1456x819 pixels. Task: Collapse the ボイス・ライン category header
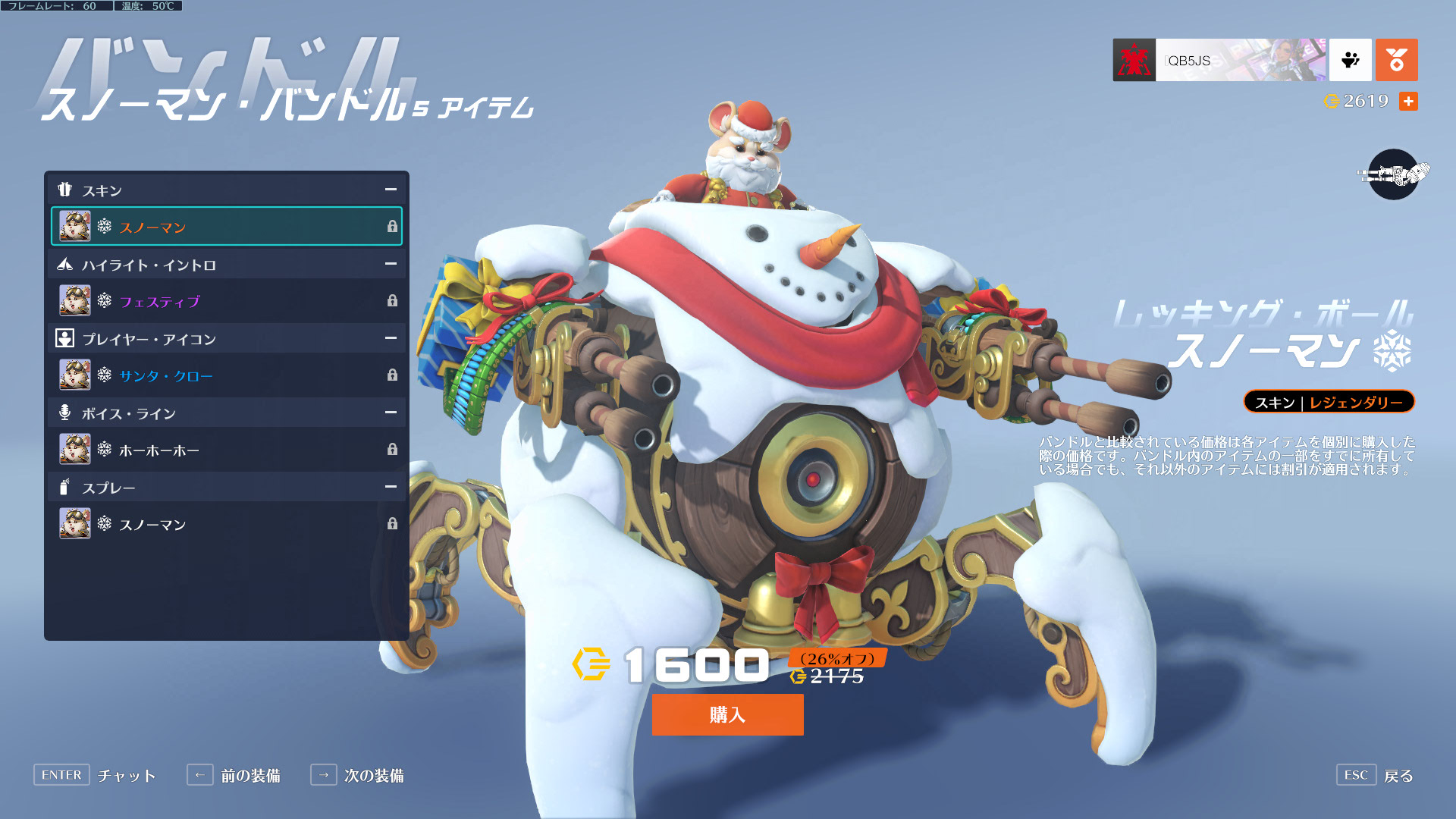(391, 413)
